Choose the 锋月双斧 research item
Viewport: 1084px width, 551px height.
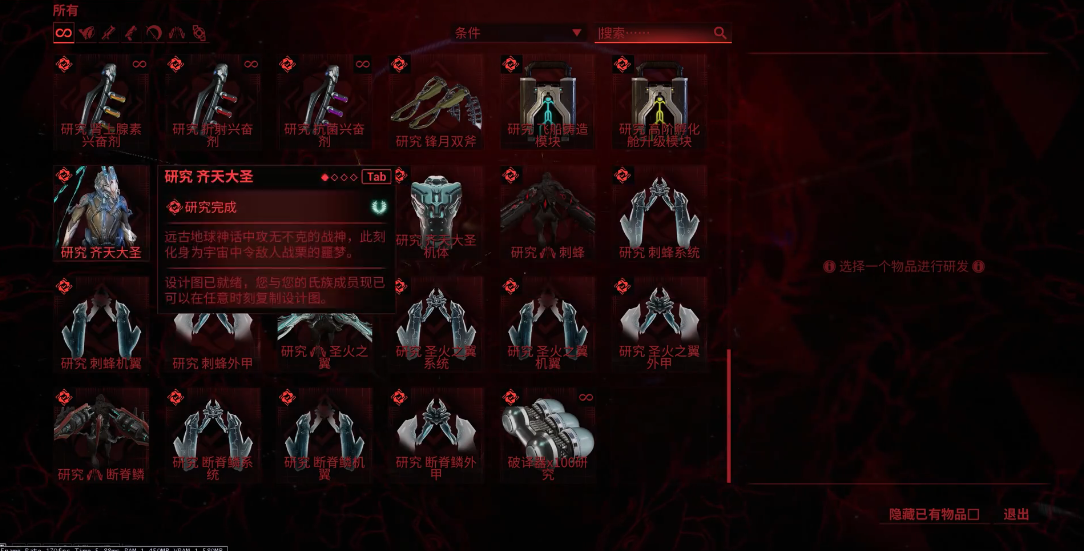(x=436, y=100)
